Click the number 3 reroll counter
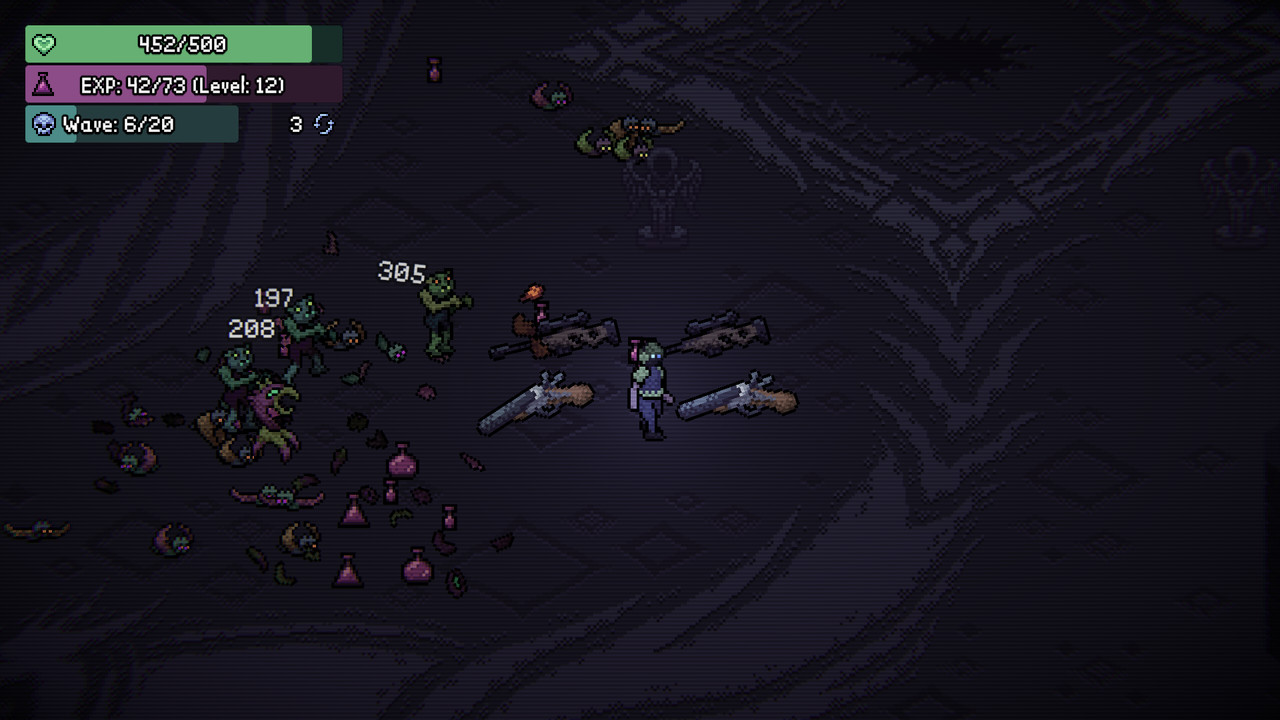This screenshot has height=720, width=1280. (295, 124)
